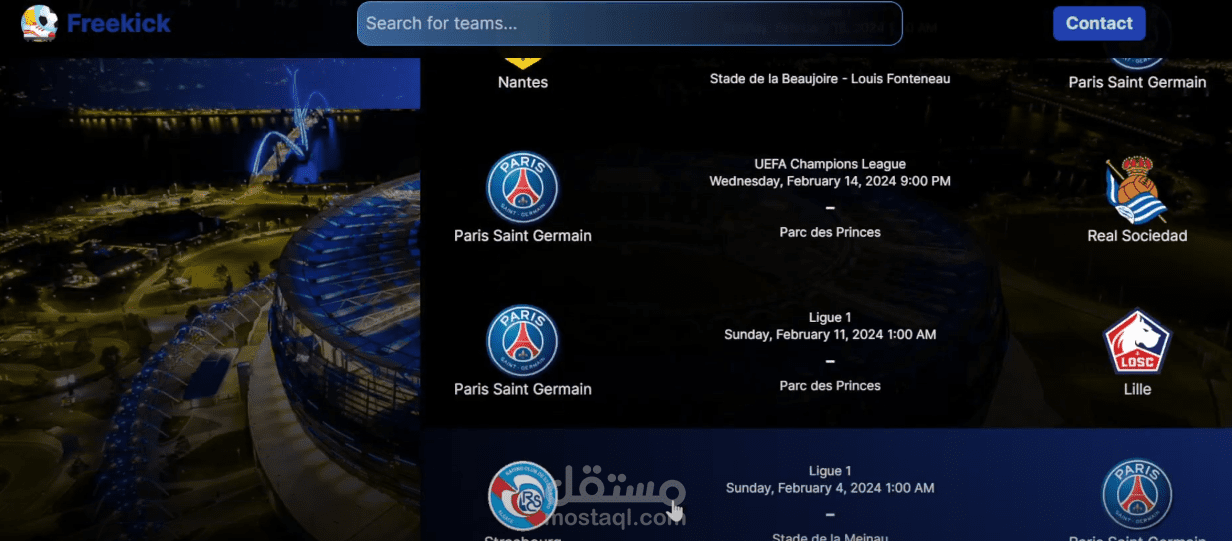Screen dimensions: 1232x541
Task: Click the Lille team name
Action: [1137, 389]
